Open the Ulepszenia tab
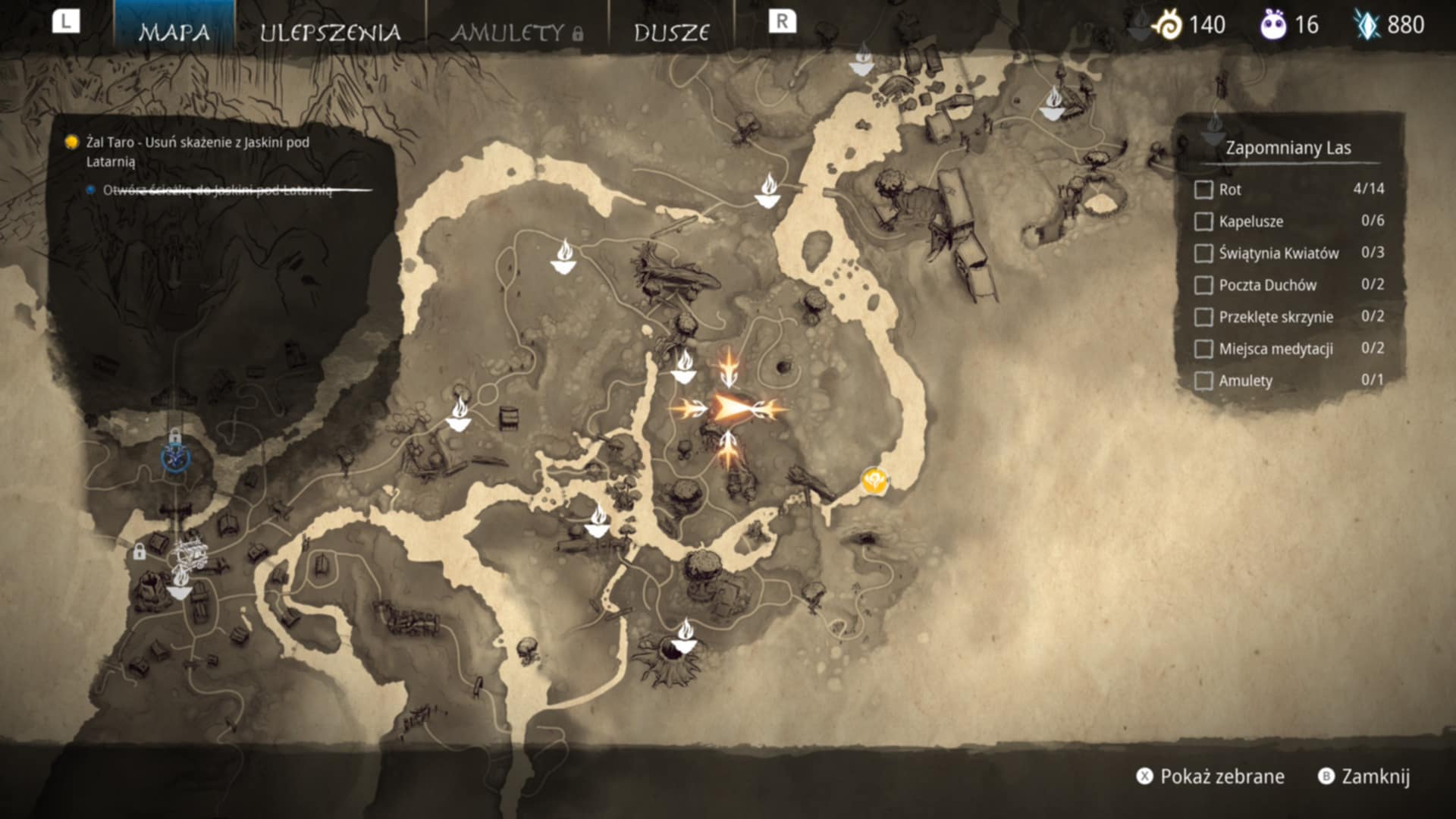 click(x=330, y=32)
